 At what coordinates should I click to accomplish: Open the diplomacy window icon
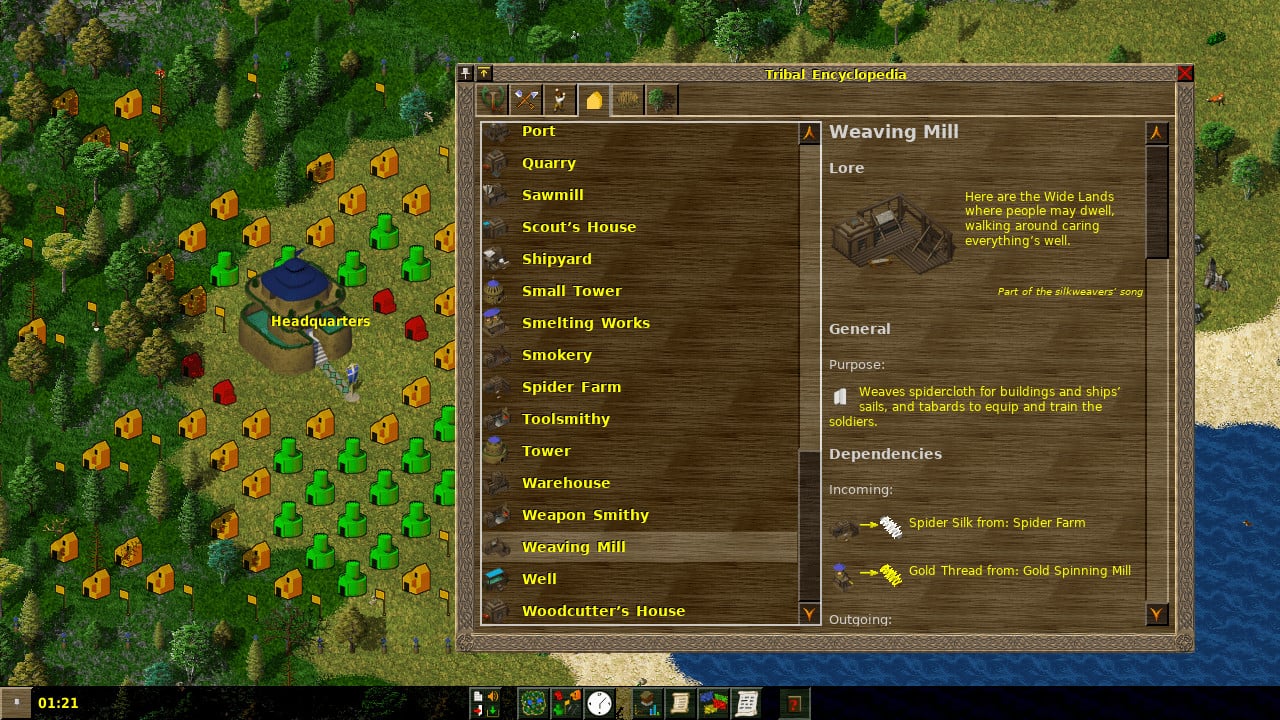tap(714, 702)
